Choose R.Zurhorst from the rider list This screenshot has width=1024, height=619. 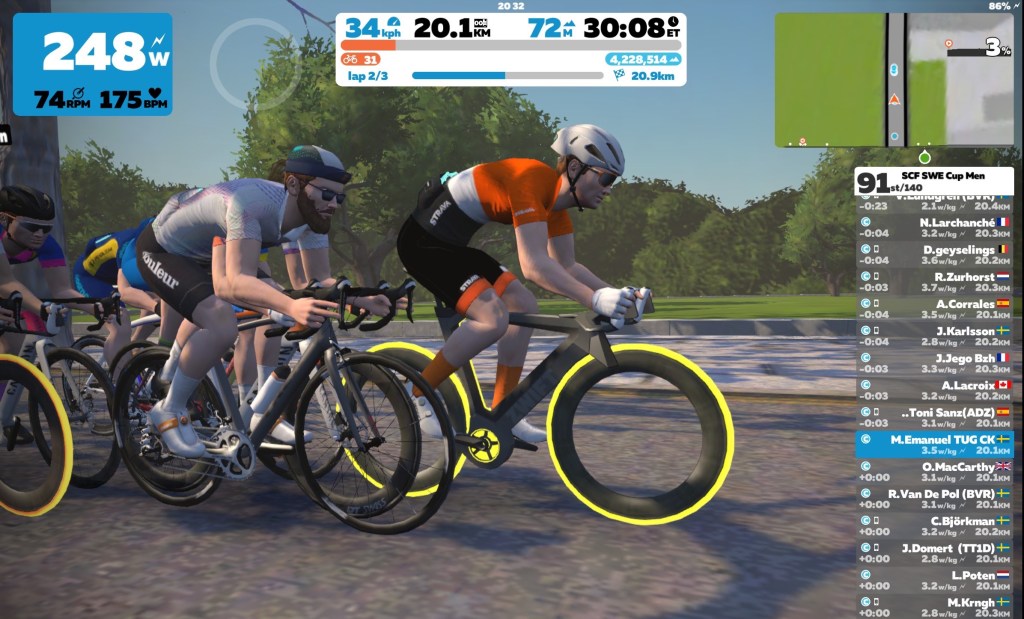pos(934,282)
